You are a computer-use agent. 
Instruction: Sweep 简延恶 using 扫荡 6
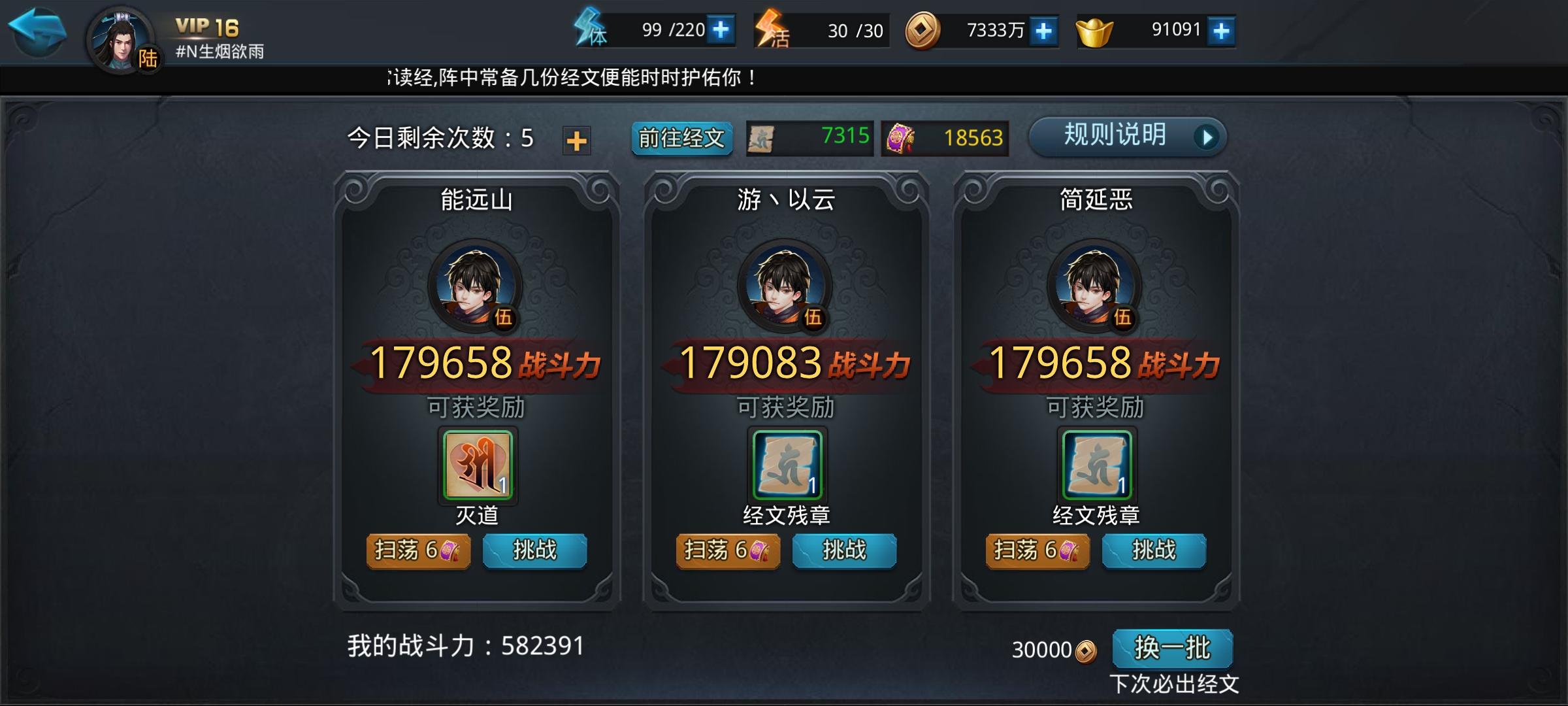(1038, 551)
